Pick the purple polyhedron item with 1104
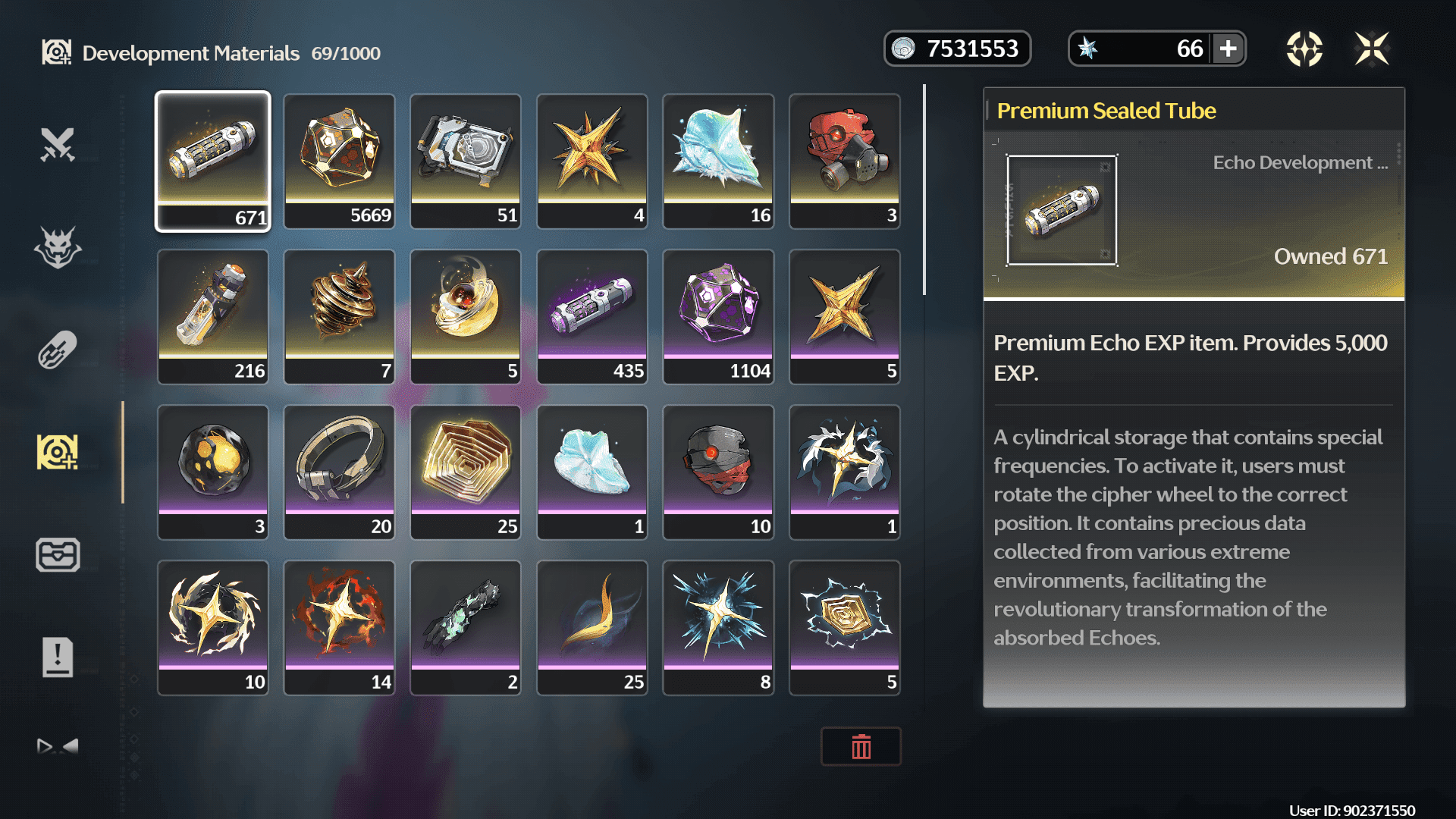Screen dimensions: 1456x819 click(x=718, y=316)
